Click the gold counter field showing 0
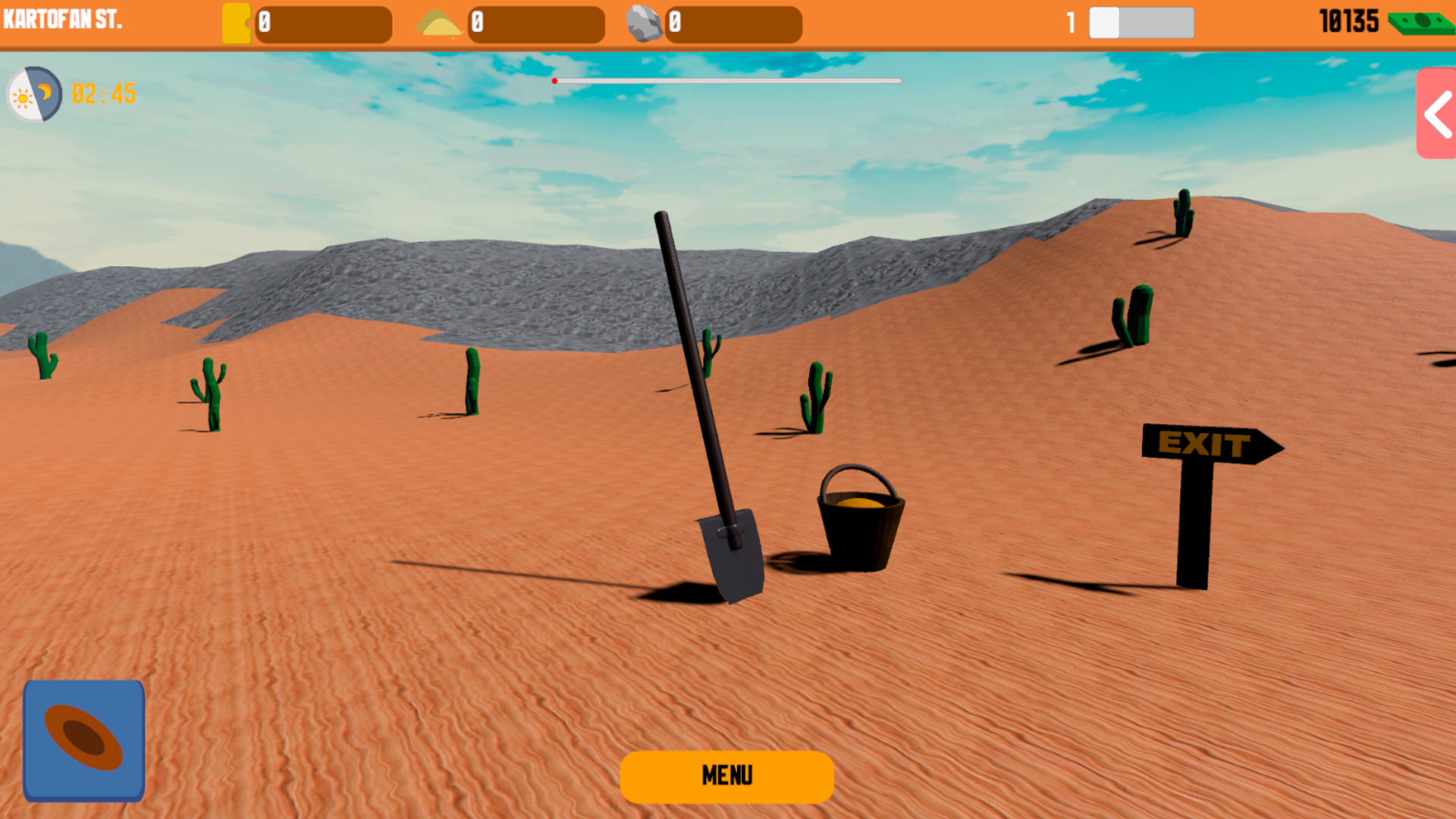 (325, 23)
